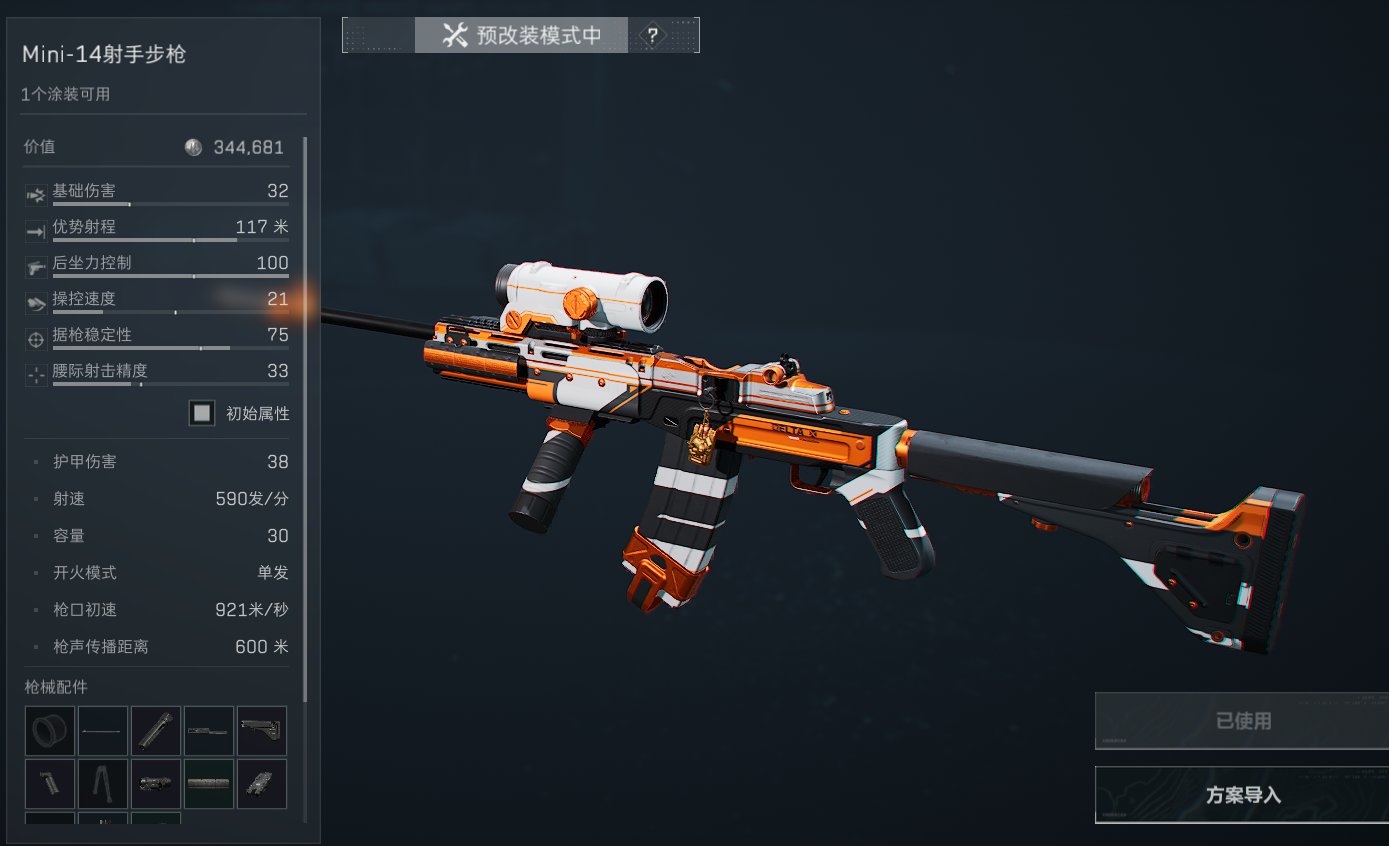Choose the angled mount attachment slot

(x=262, y=784)
